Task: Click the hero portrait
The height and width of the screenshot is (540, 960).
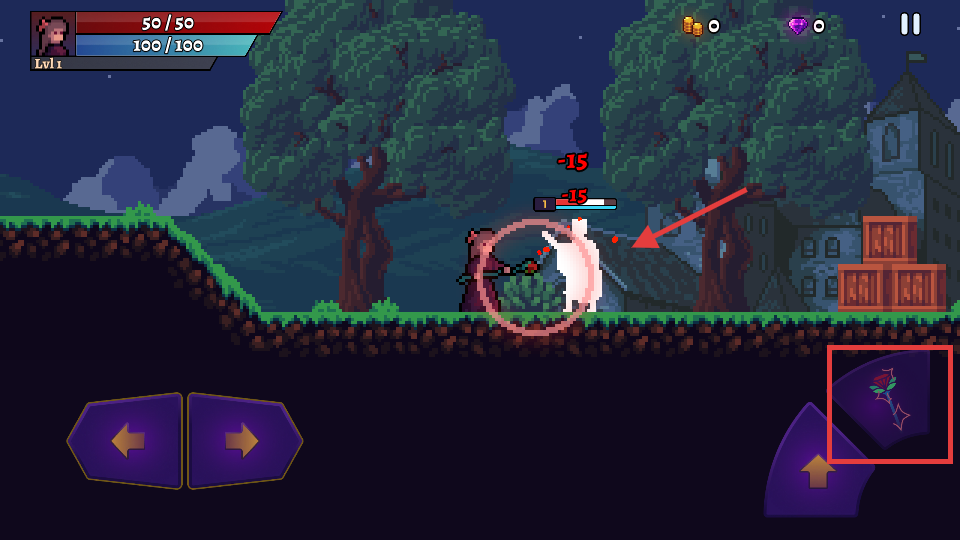Action: (54, 35)
